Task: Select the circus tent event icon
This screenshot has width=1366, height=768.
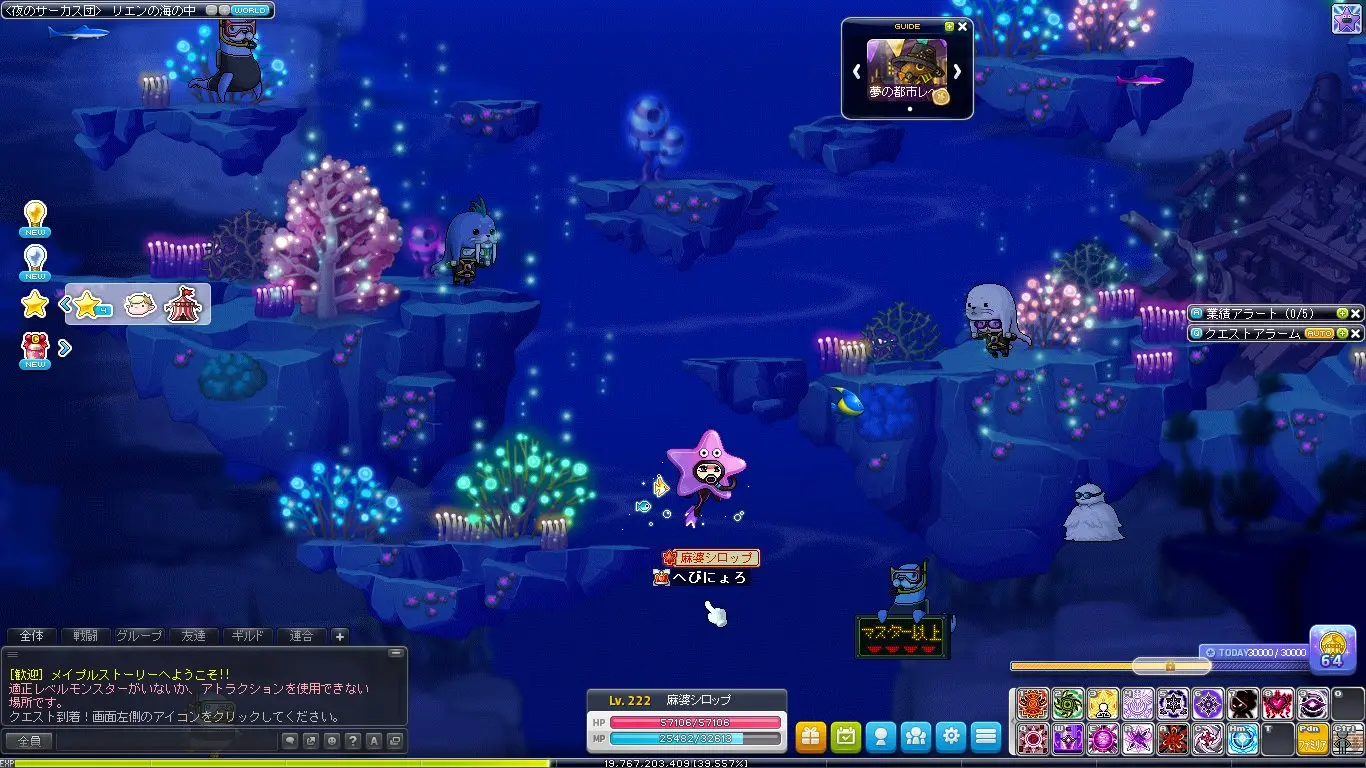Action: point(183,303)
